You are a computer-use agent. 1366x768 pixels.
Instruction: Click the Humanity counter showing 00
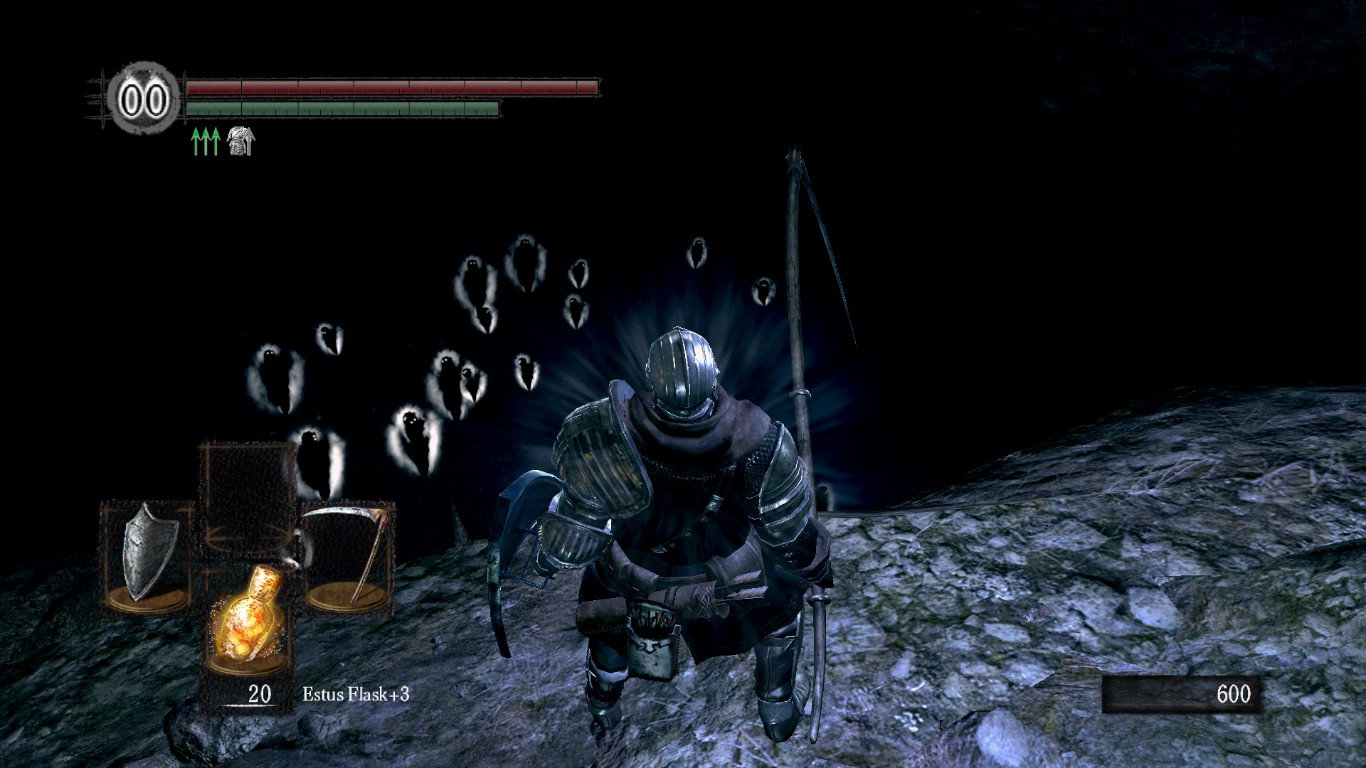point(143,97)
